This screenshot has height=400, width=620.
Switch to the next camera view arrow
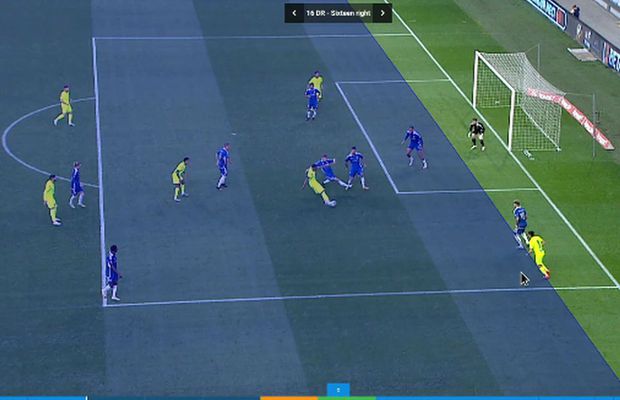click(381, 13)
